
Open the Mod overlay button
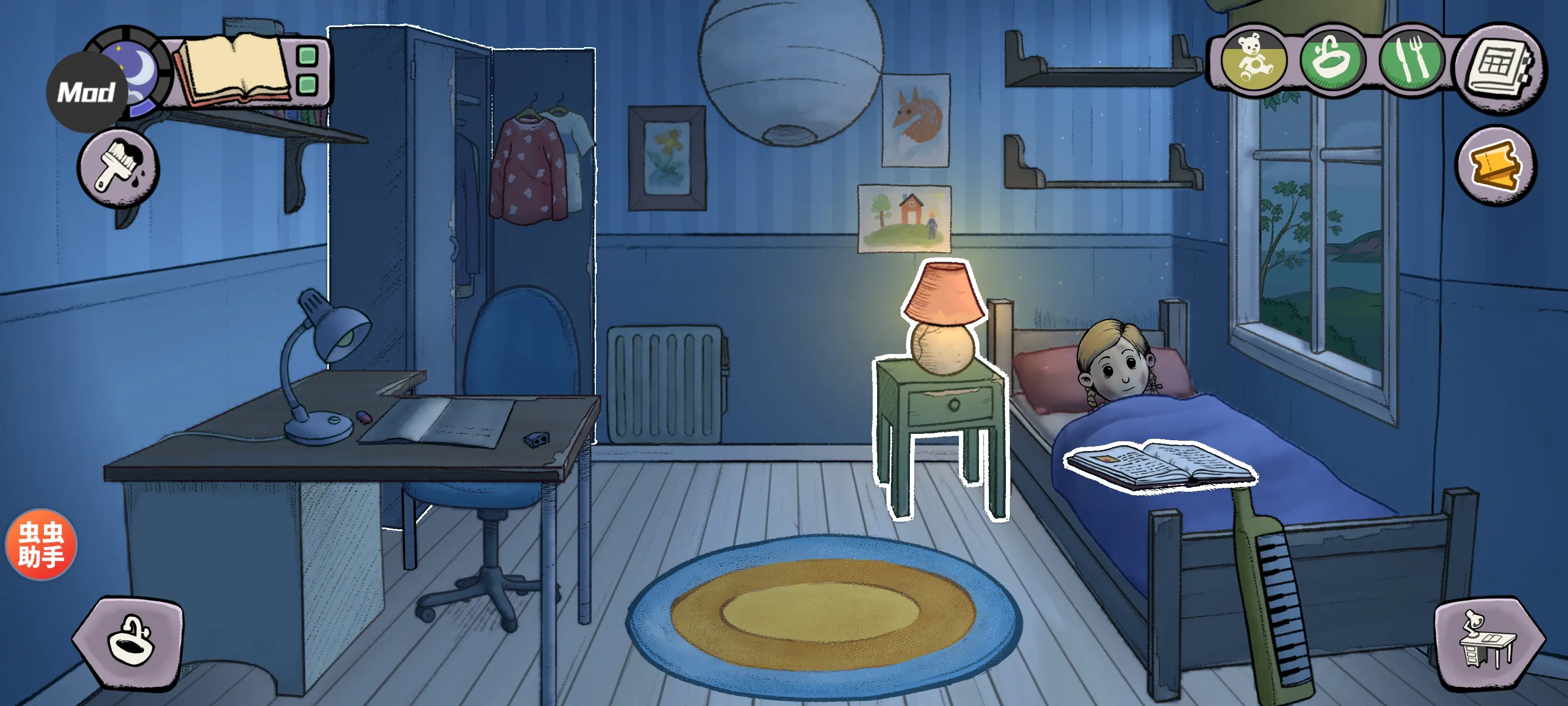click(x=86, y=93)
